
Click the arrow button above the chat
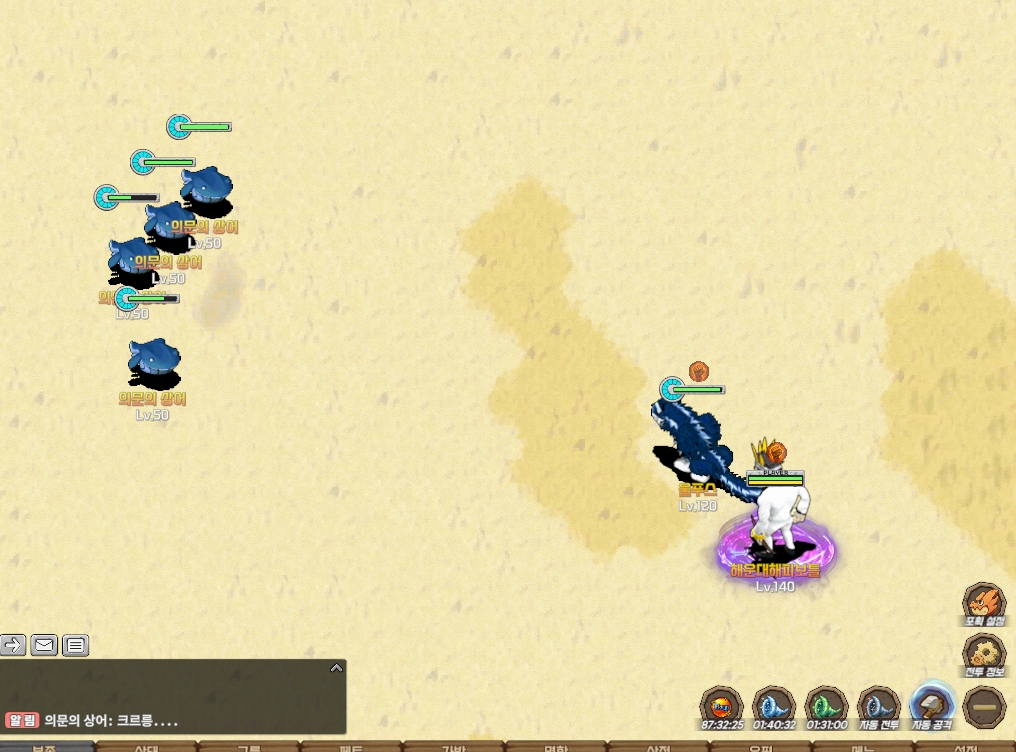click(x=13, y=645)
